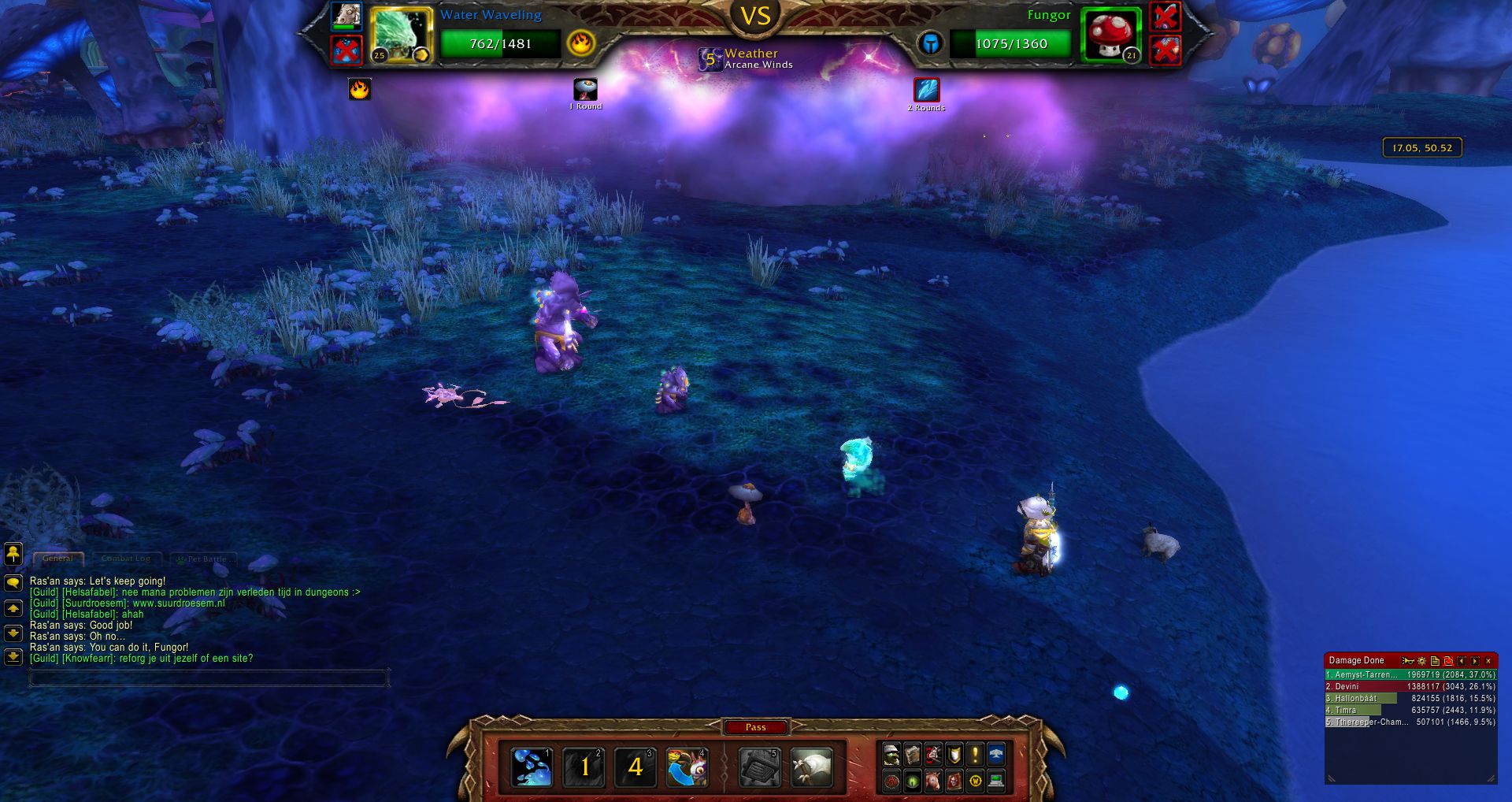This screenshot has width=1512, height=802.
Task: Use the blue water droplets ability
Action: point(532,767)
